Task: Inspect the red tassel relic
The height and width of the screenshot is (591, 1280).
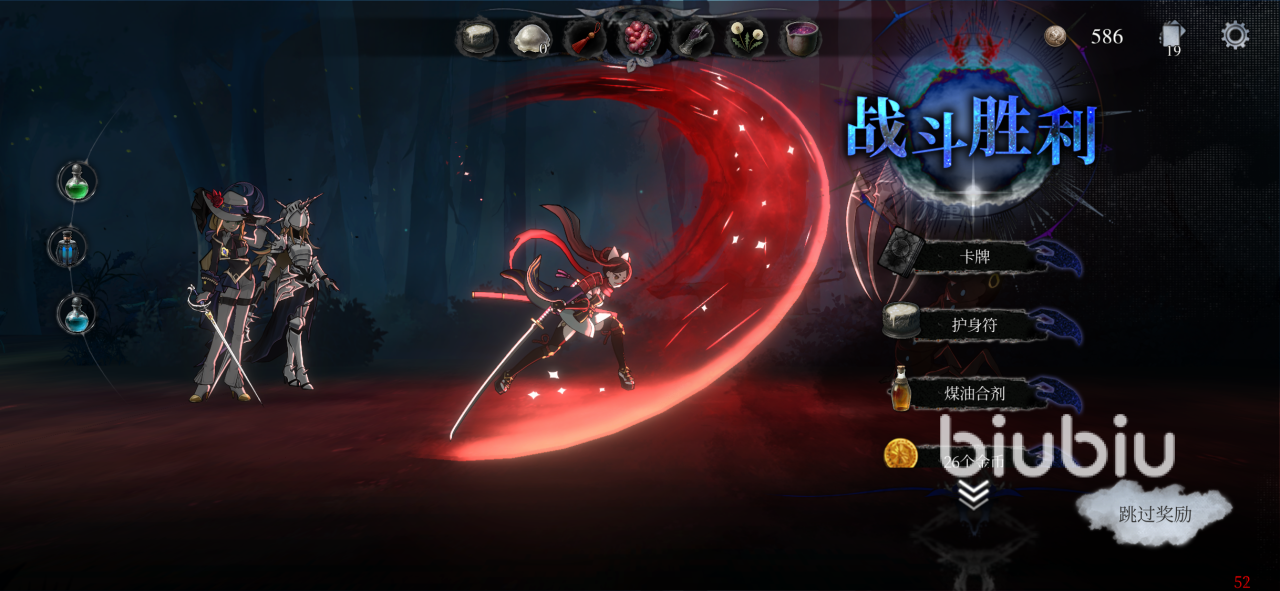Action: (584, 39)
